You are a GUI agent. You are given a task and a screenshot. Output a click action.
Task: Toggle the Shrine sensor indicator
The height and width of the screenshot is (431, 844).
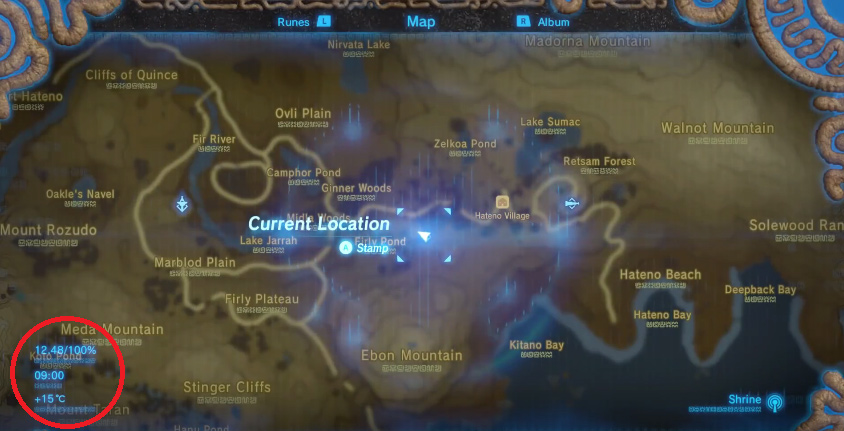click(773, 402)
